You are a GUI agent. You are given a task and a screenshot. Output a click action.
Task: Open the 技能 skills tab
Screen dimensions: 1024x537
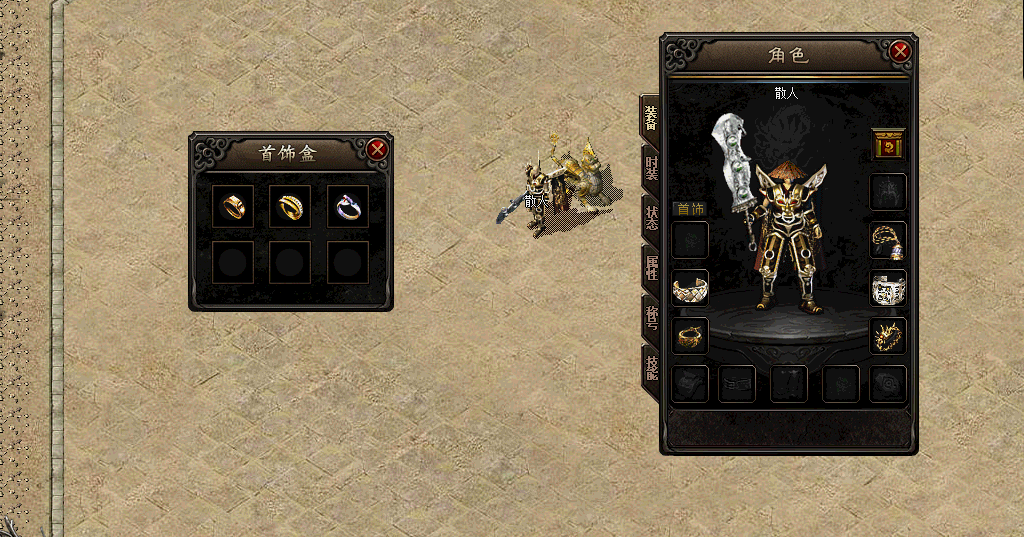[651, 367]
